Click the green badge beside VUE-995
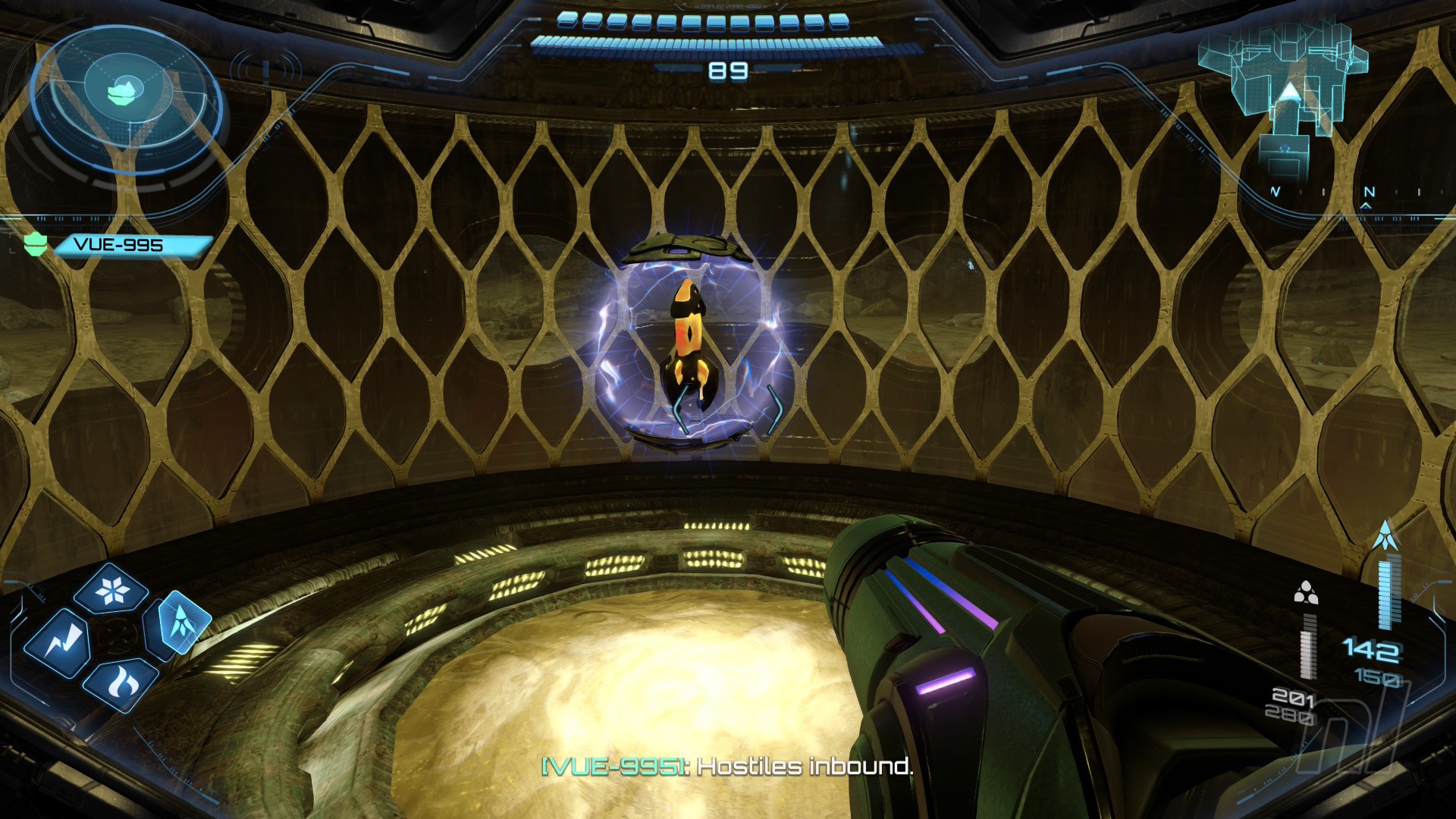 (x=35, y=244)
